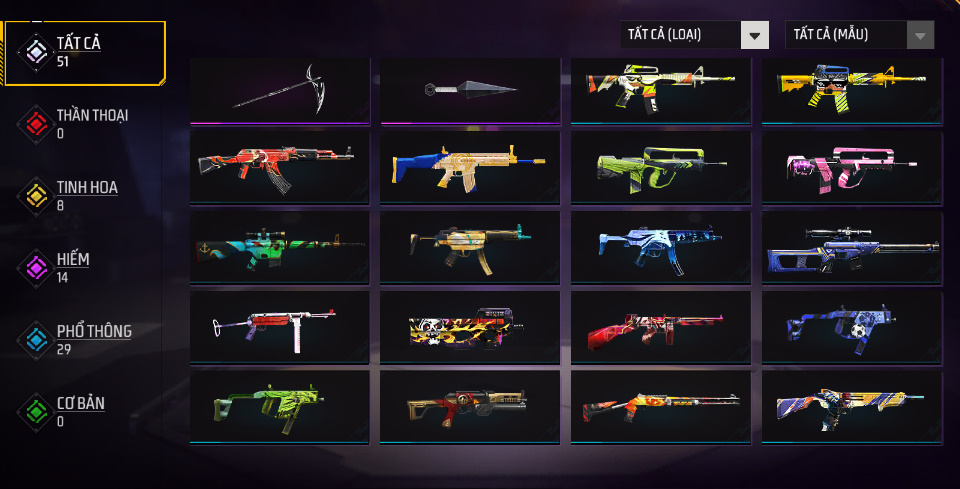Select the purple and orange shotgun skin

click(x=852, y=405)
